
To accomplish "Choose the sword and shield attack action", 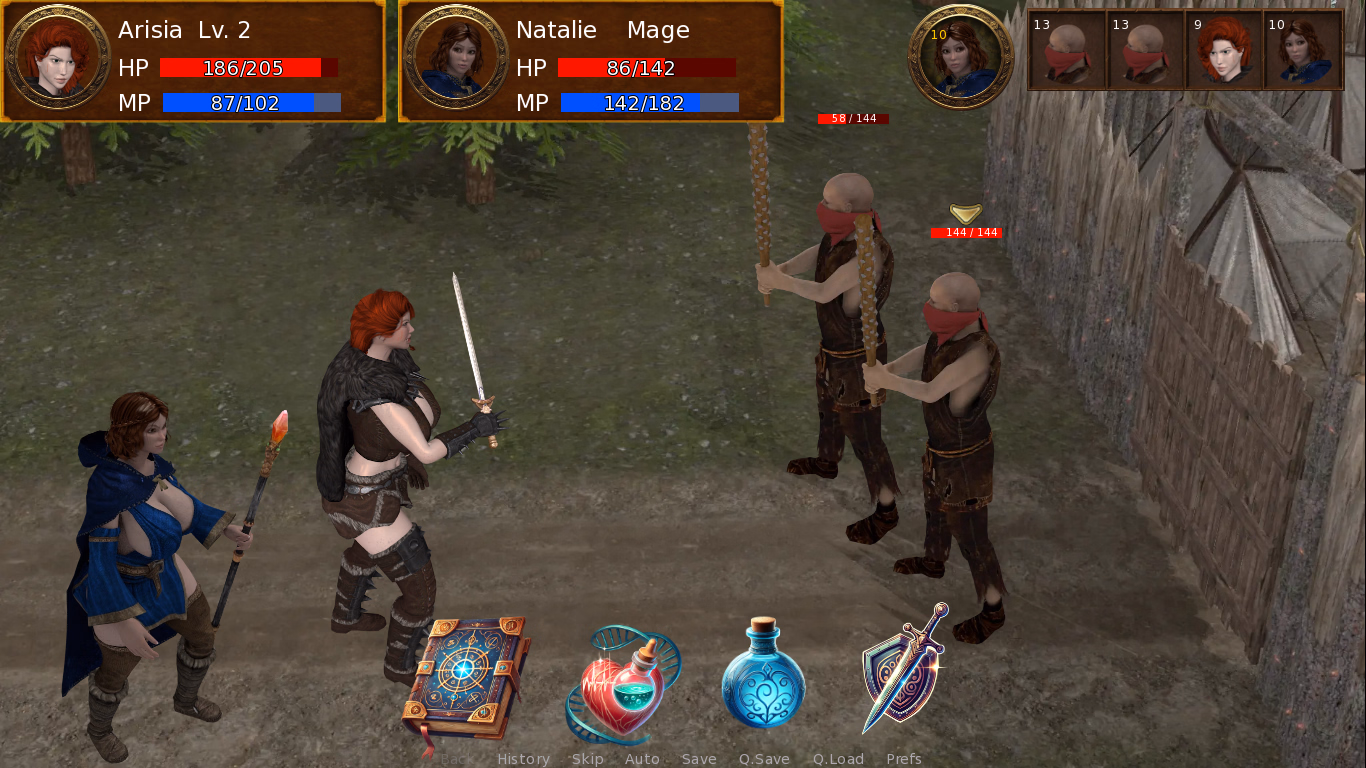I will coord(905,667).
